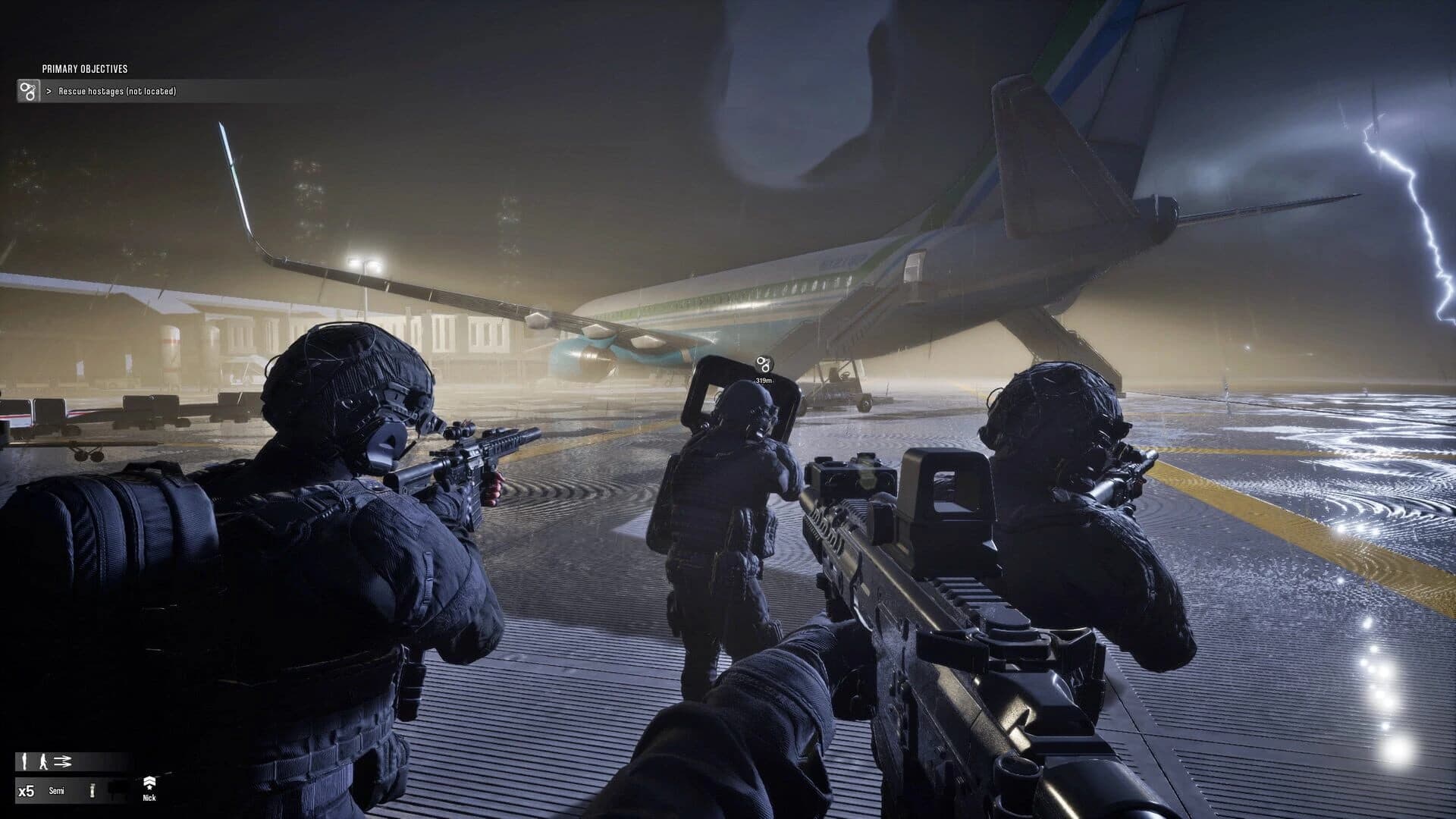Click the 319m distance label

[x=764, y=381]
